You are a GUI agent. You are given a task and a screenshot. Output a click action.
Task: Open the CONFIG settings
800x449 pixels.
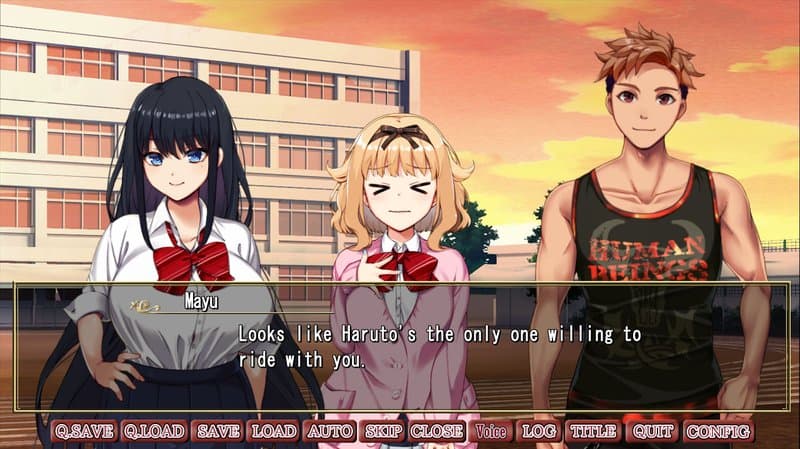[x=718, y=432]
